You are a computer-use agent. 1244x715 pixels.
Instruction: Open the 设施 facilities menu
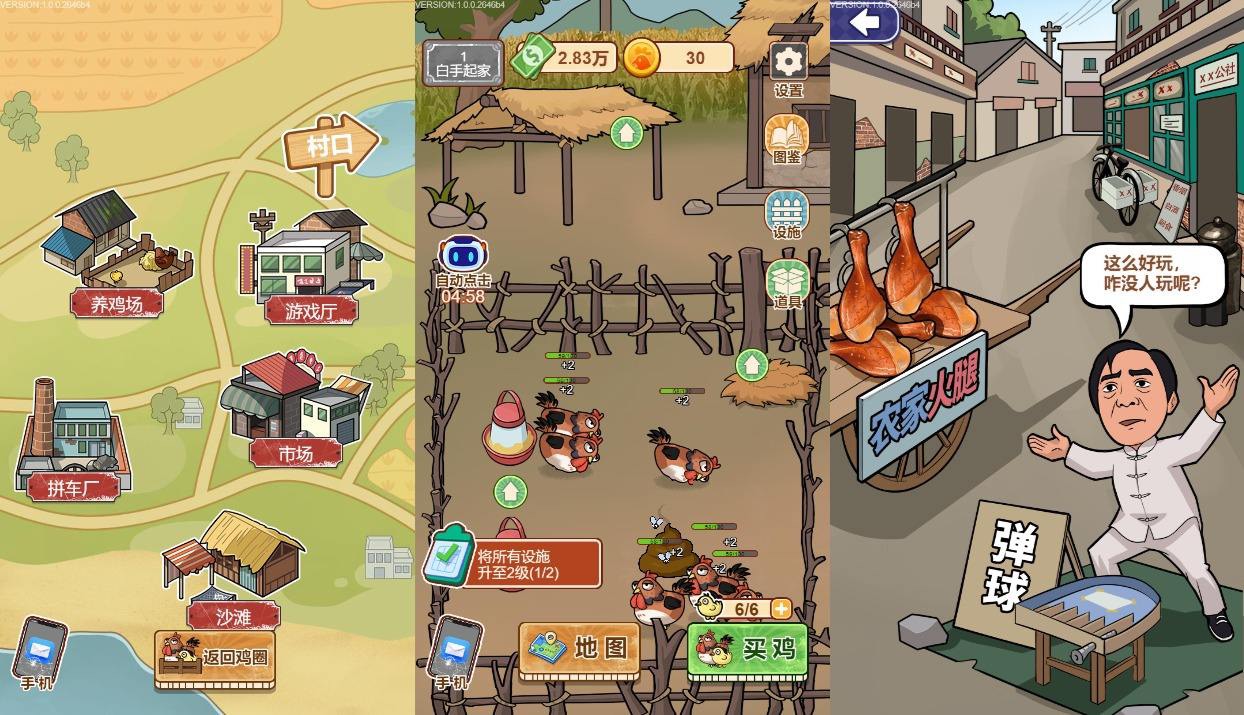tap(786, 214)
